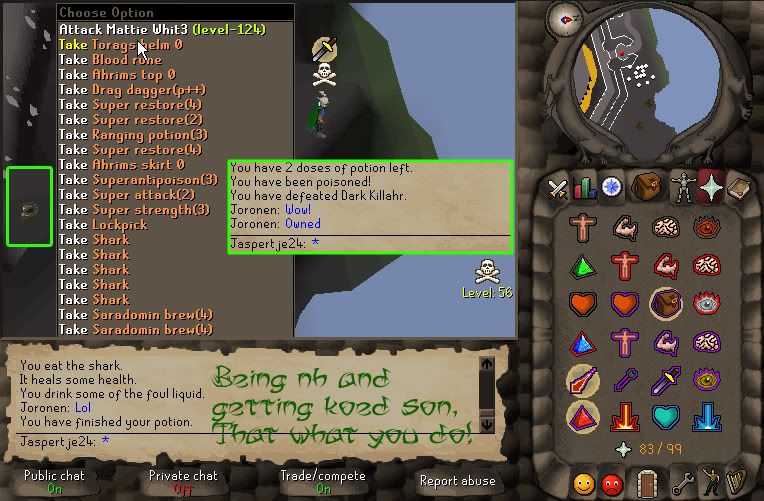
Task: Take Ahrims top 0 from the list
Action: (x=116, y=74)
